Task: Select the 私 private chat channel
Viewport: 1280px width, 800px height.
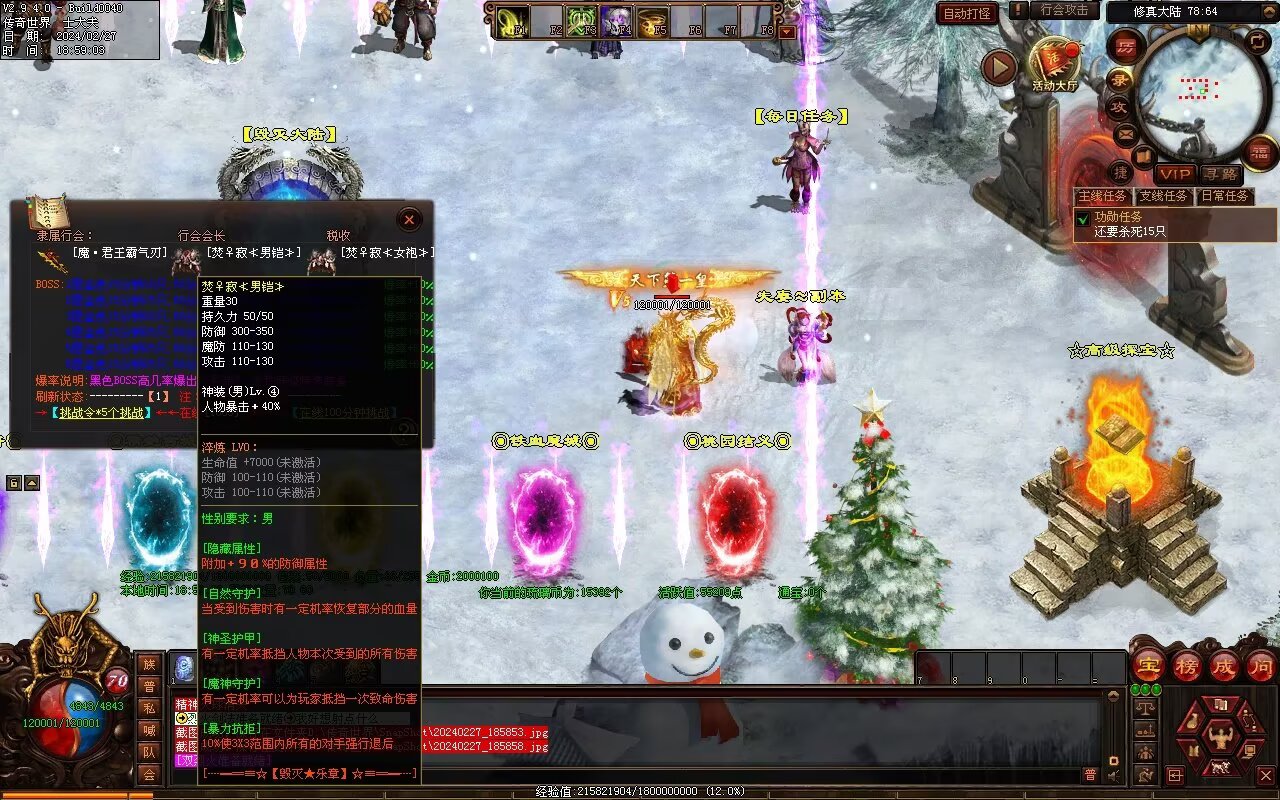Action: coord(149,708)
